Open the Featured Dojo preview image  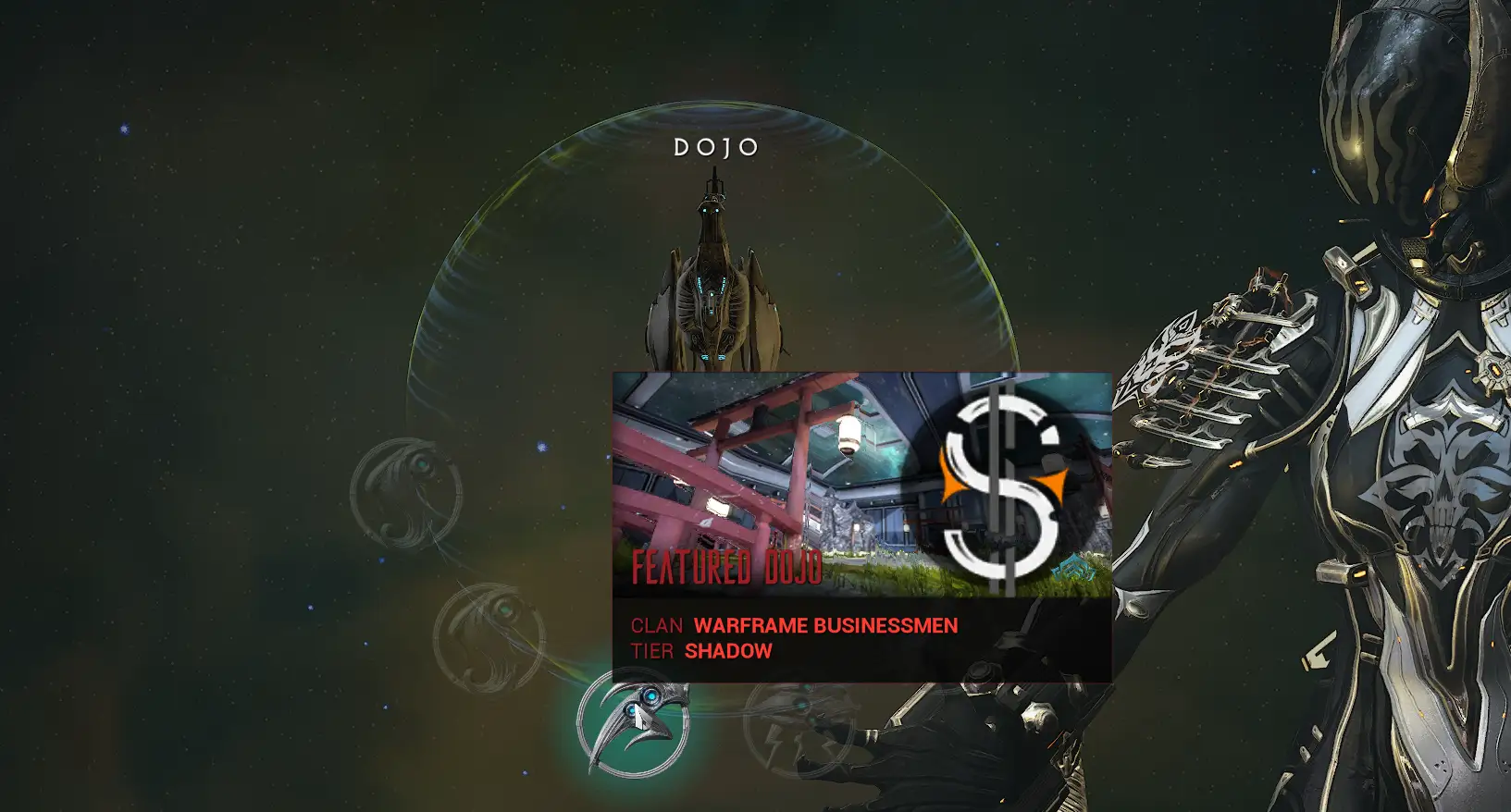[x=861, y=485]
